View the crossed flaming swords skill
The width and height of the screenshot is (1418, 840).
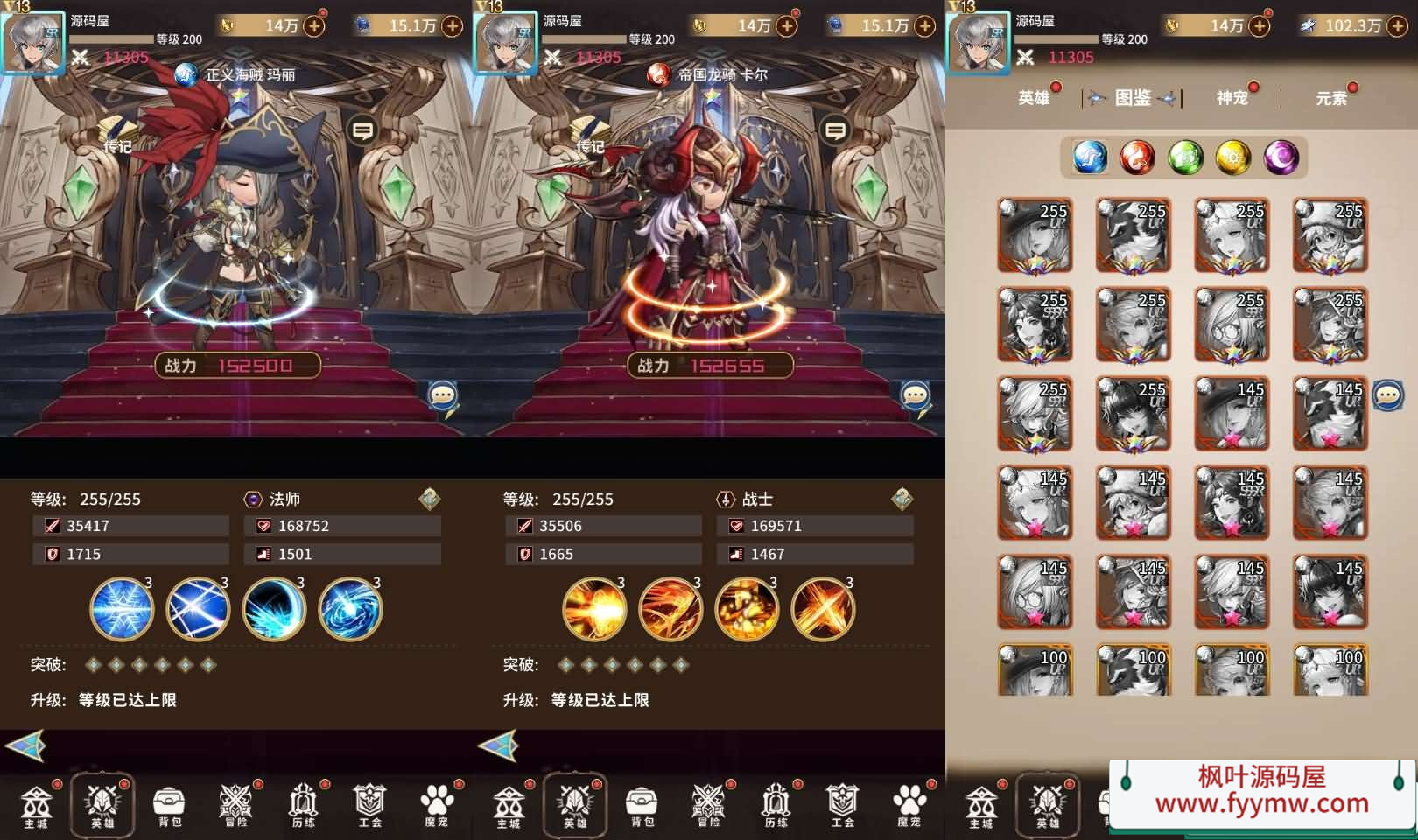coord(823,609)
